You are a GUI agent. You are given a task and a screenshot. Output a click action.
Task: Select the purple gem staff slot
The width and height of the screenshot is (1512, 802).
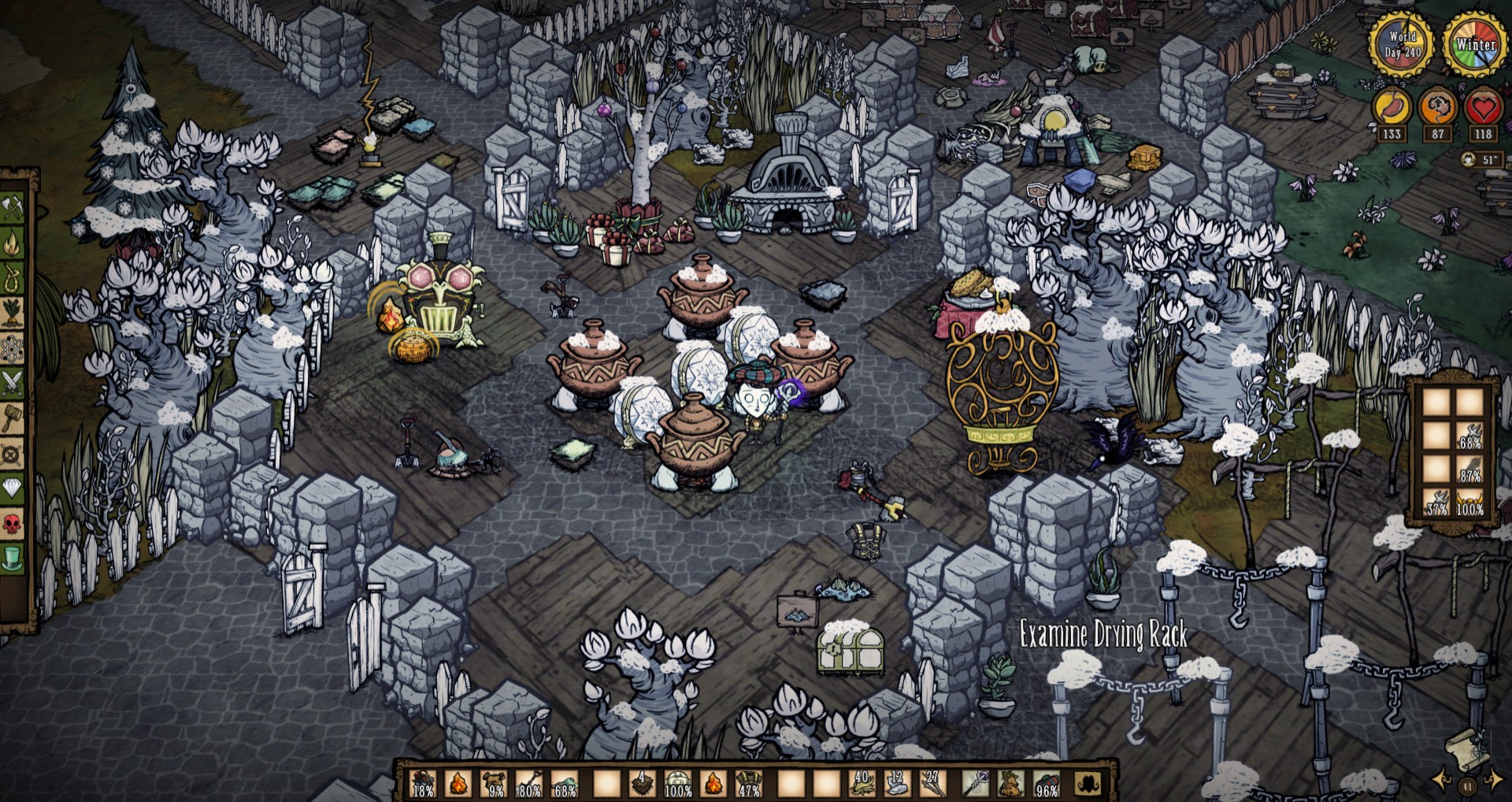[x=976, y=783]
